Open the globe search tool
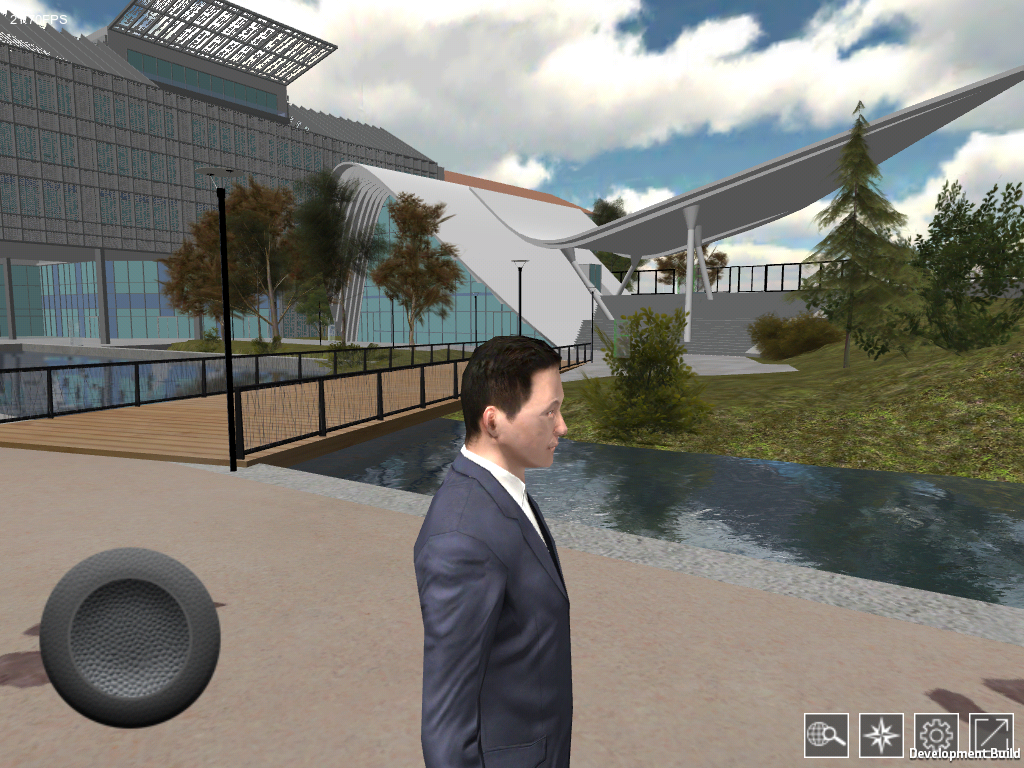Image resolution: width=1024 pixels, height=768 pixels. click(826, 735)
